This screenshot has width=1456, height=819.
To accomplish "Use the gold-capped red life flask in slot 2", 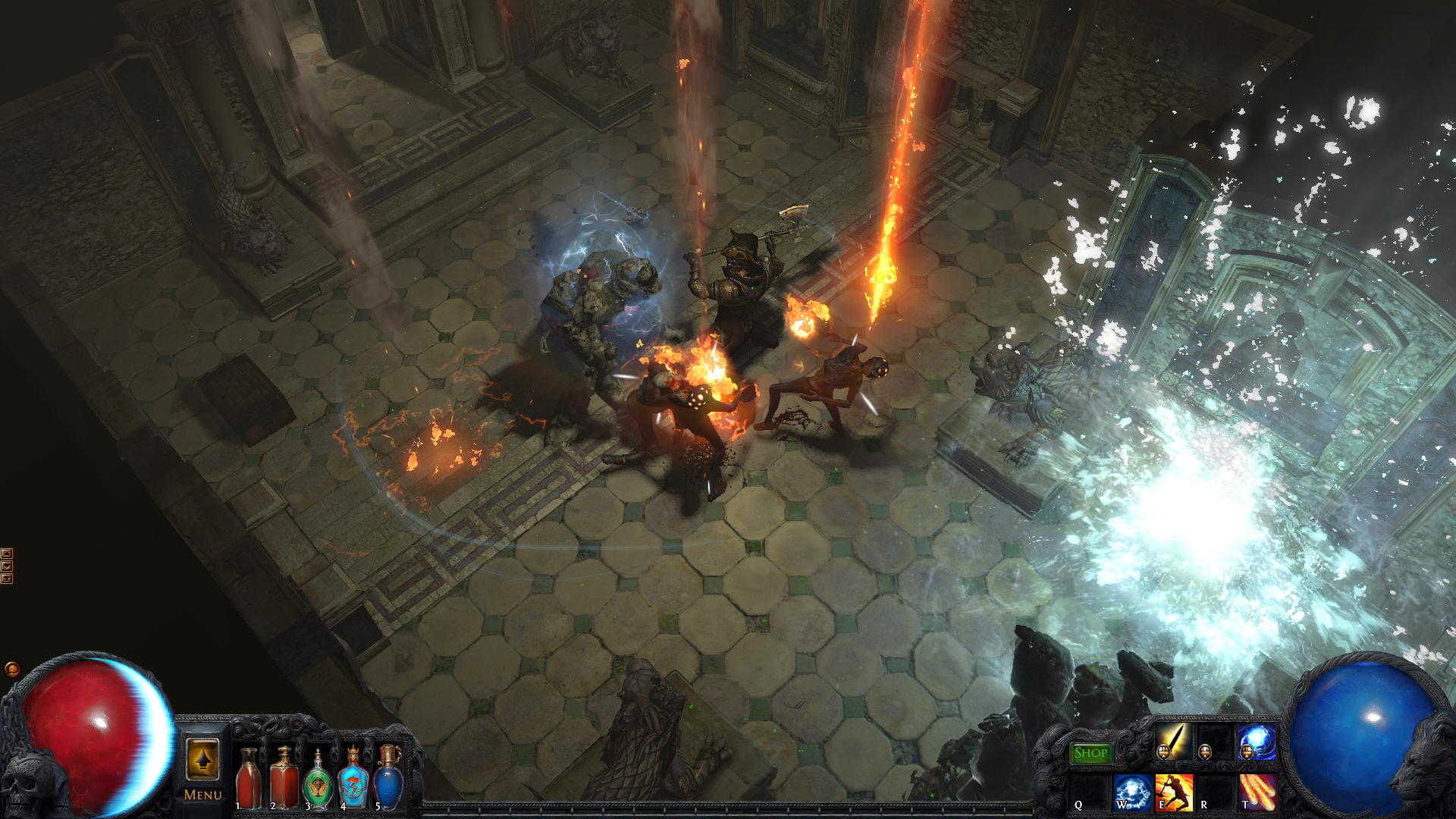I will (284, 777).
